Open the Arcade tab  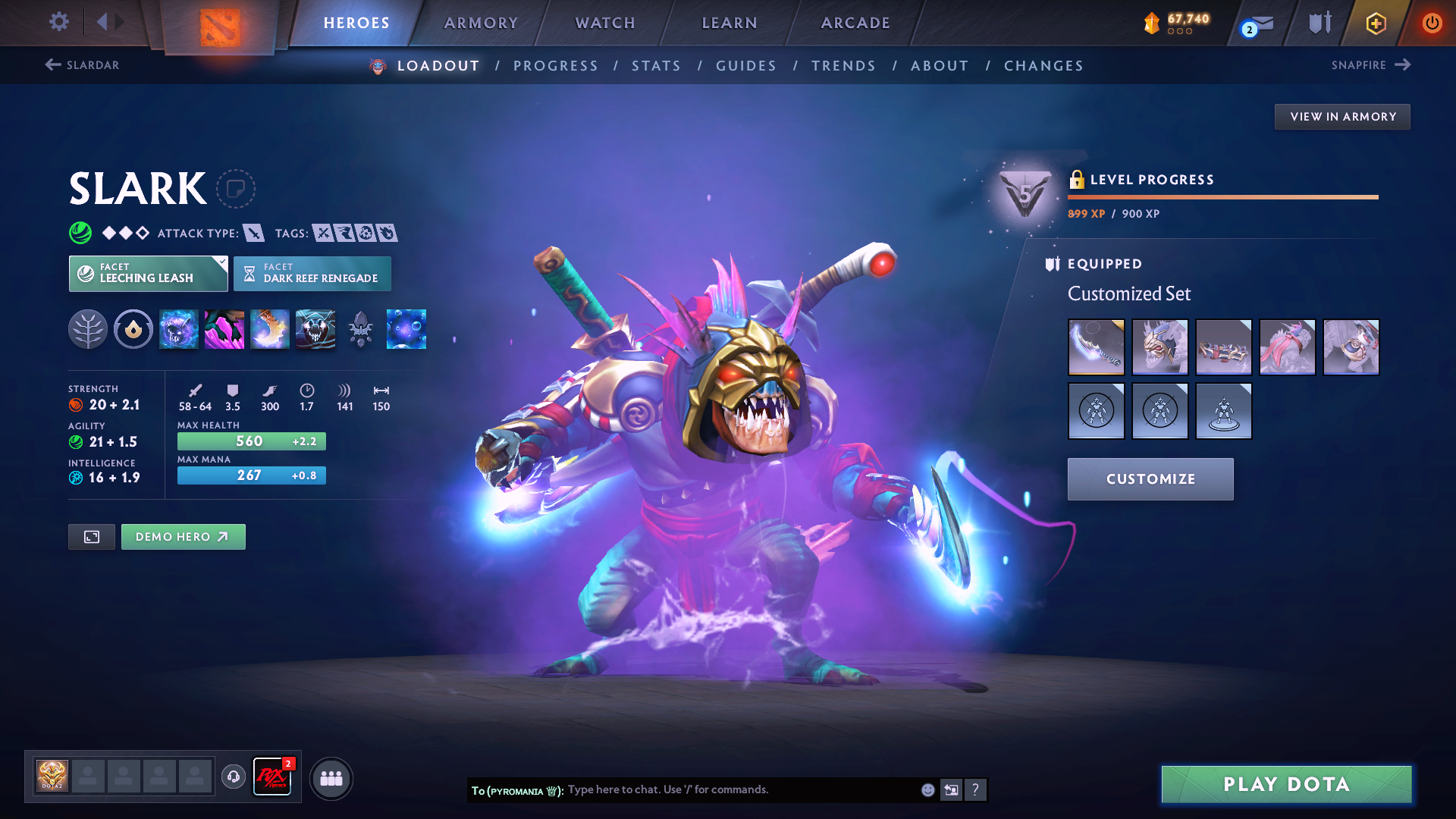[855, 23]
